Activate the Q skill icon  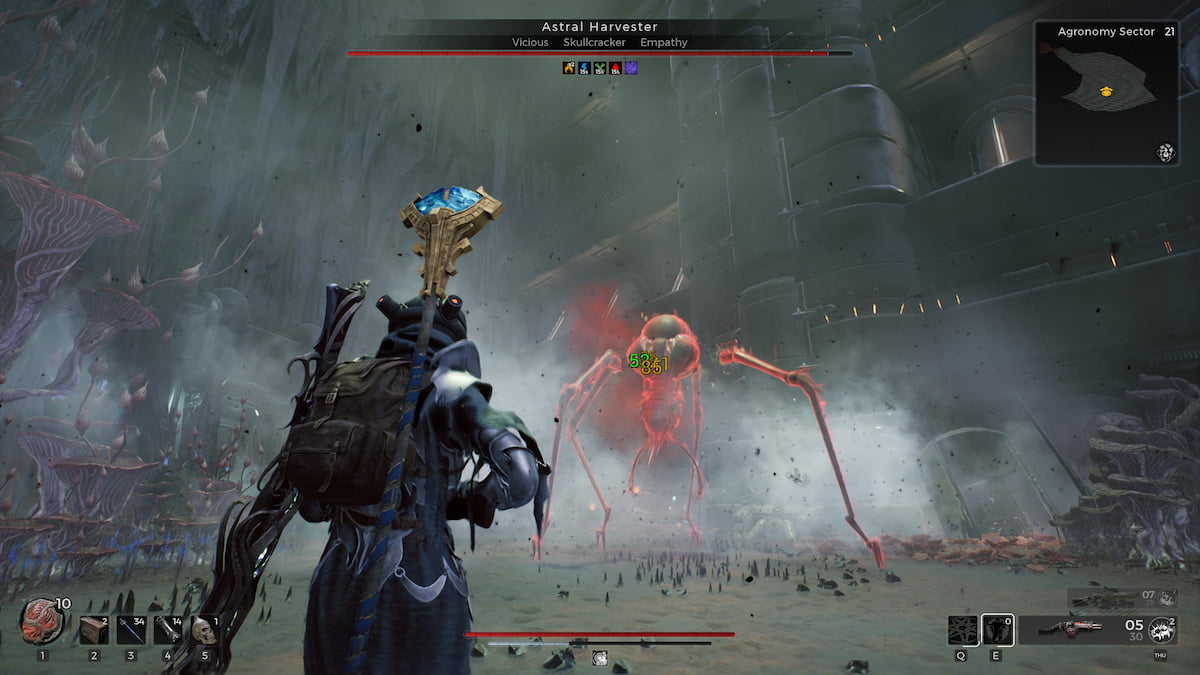point(962,630)
